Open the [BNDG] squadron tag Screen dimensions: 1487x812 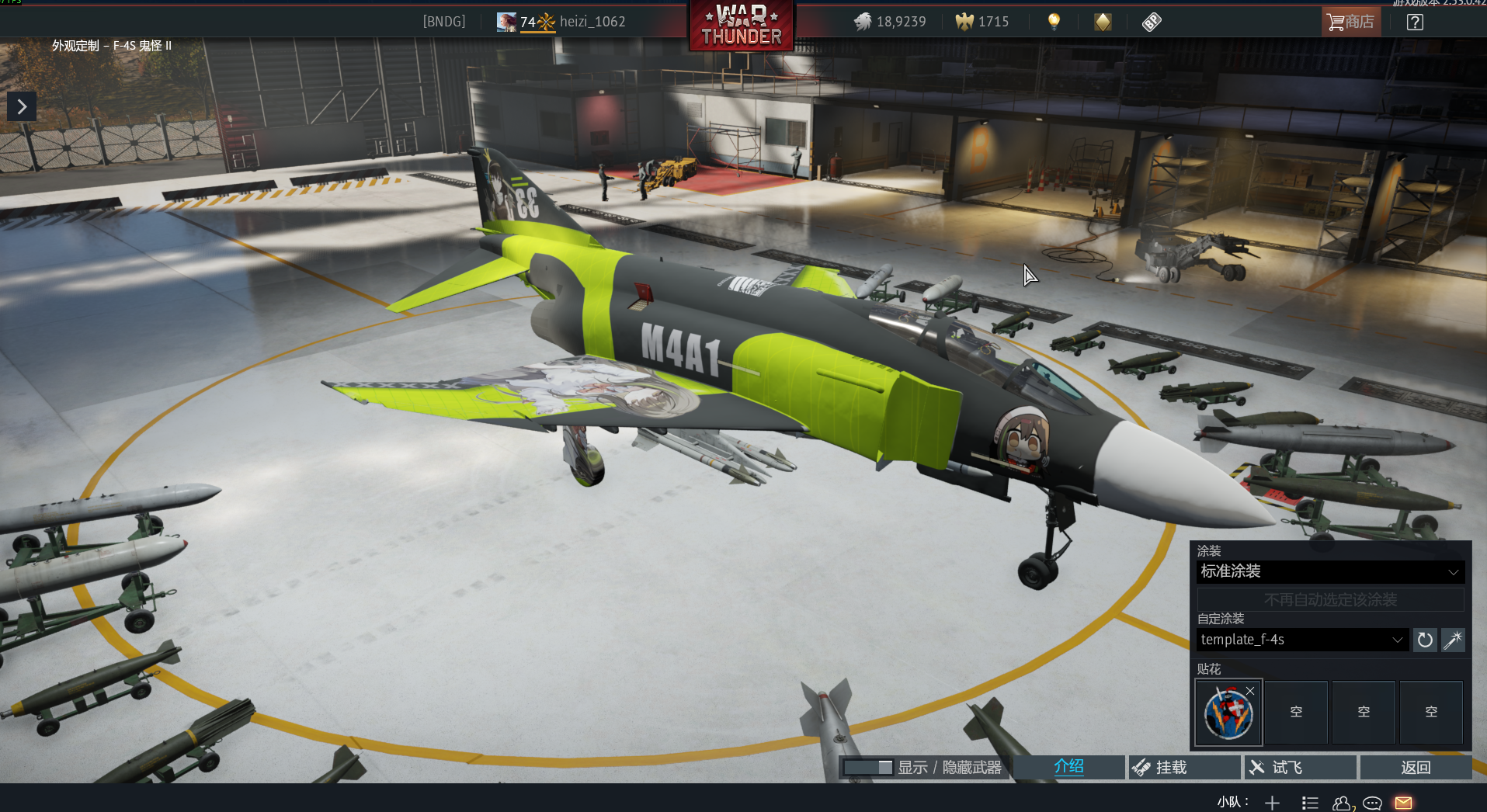point(444,22)
